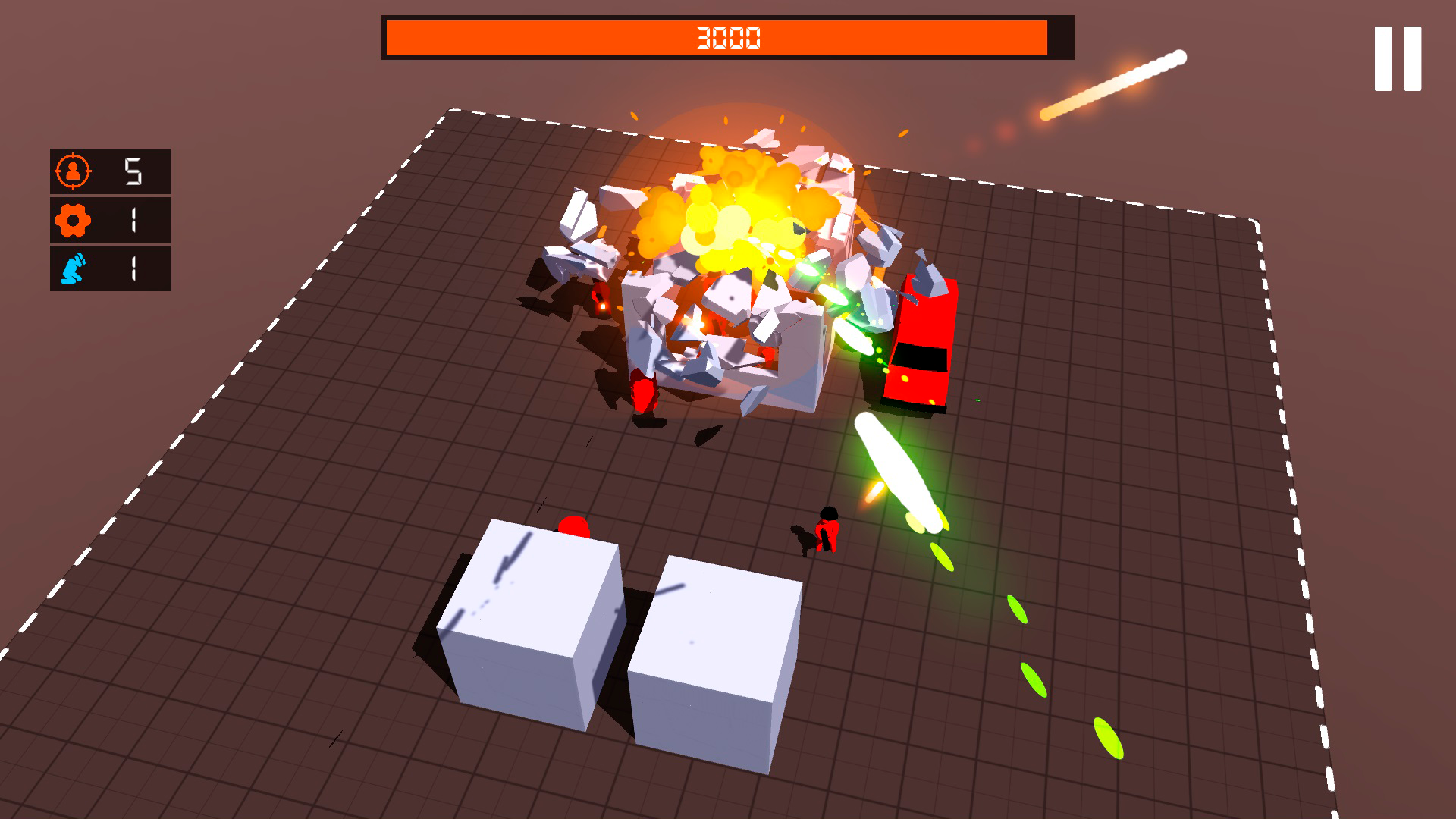Select the orange gear counter icon
This screenshot has height=819, width=1456.
pos(72,220)
